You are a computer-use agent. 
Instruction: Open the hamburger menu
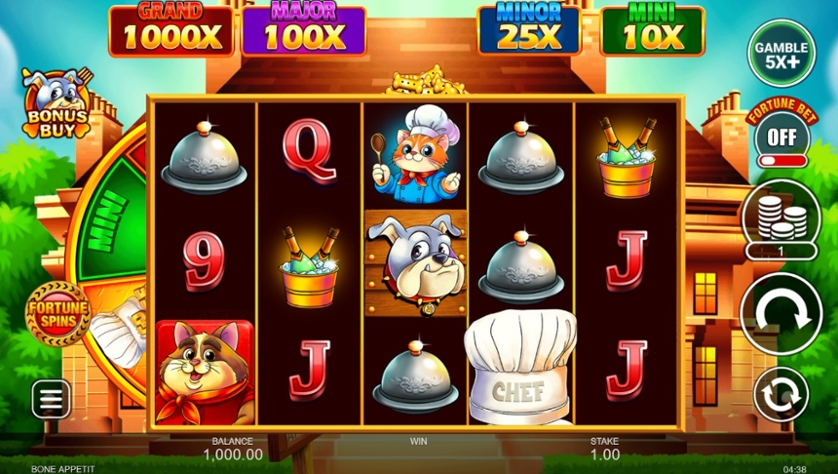pyautogui.click(x=51, y=400)
